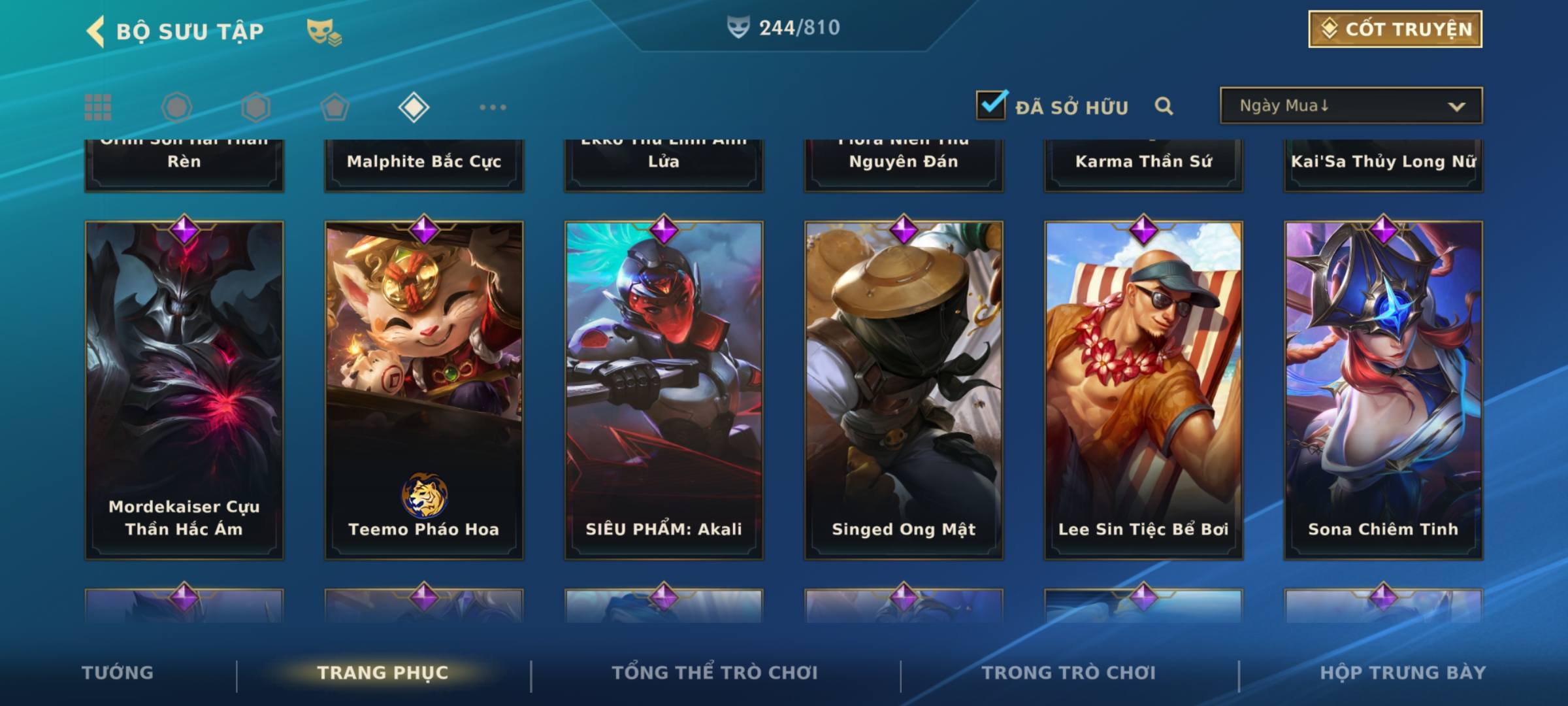Image resolution: width=1568 pixels, height=706 pixels.
Task: Go to the Hộp Trưng Bày tab
Action: coord(1403,673)
